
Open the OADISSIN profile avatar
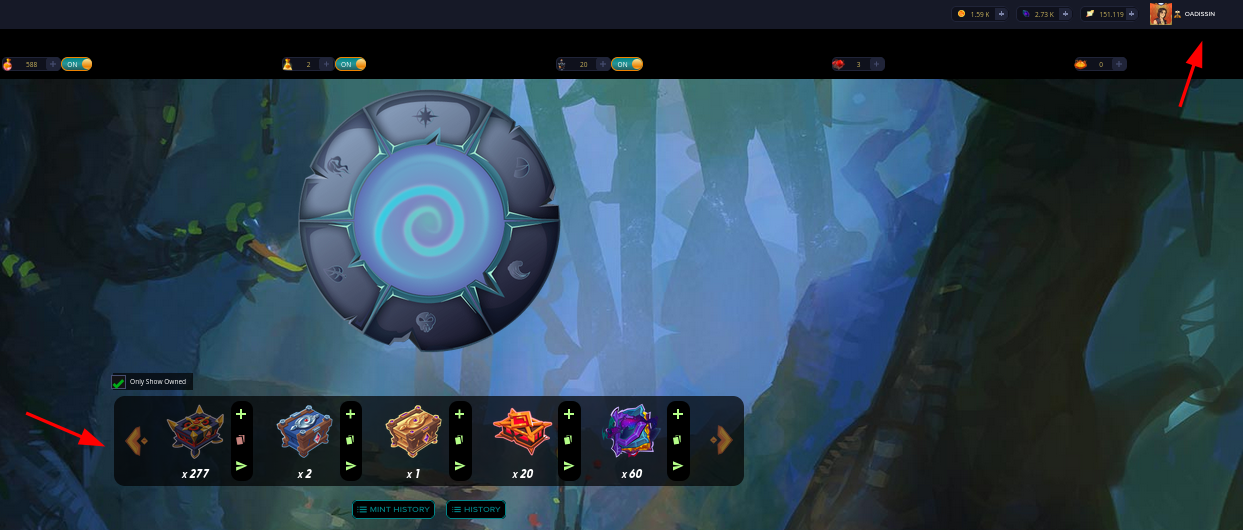1160,14
